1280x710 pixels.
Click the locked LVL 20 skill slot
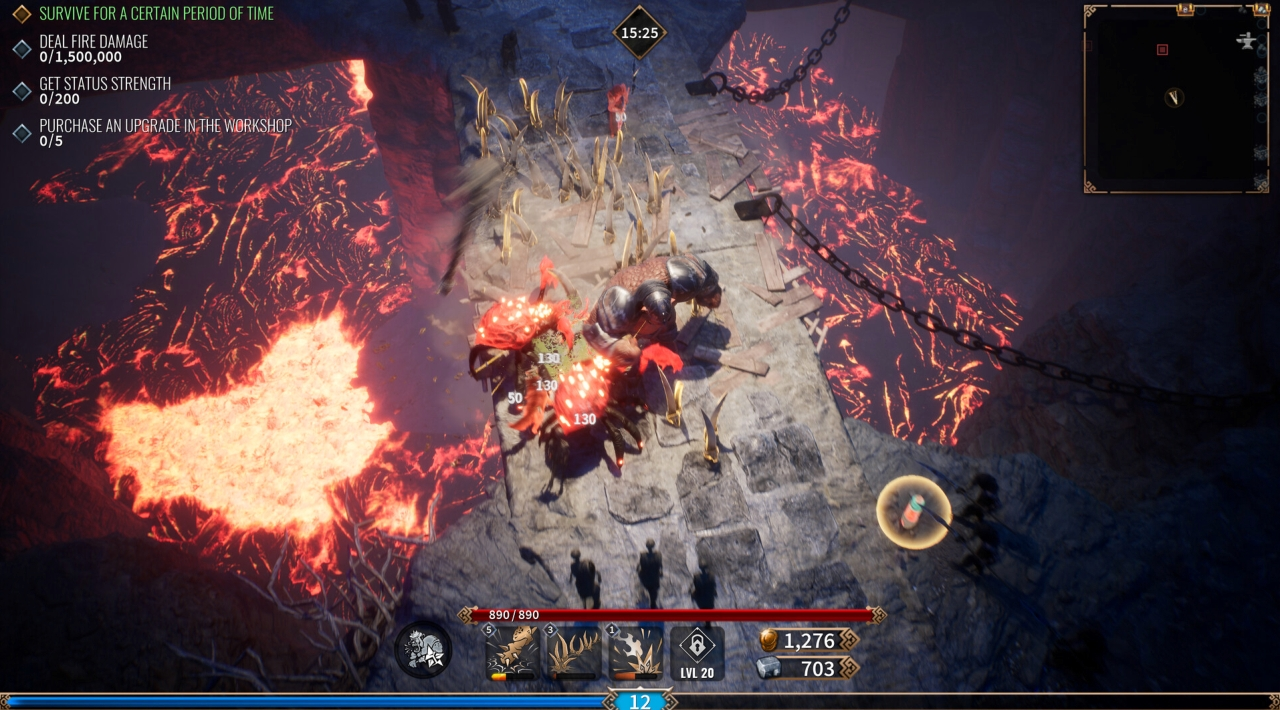[697, 654]
